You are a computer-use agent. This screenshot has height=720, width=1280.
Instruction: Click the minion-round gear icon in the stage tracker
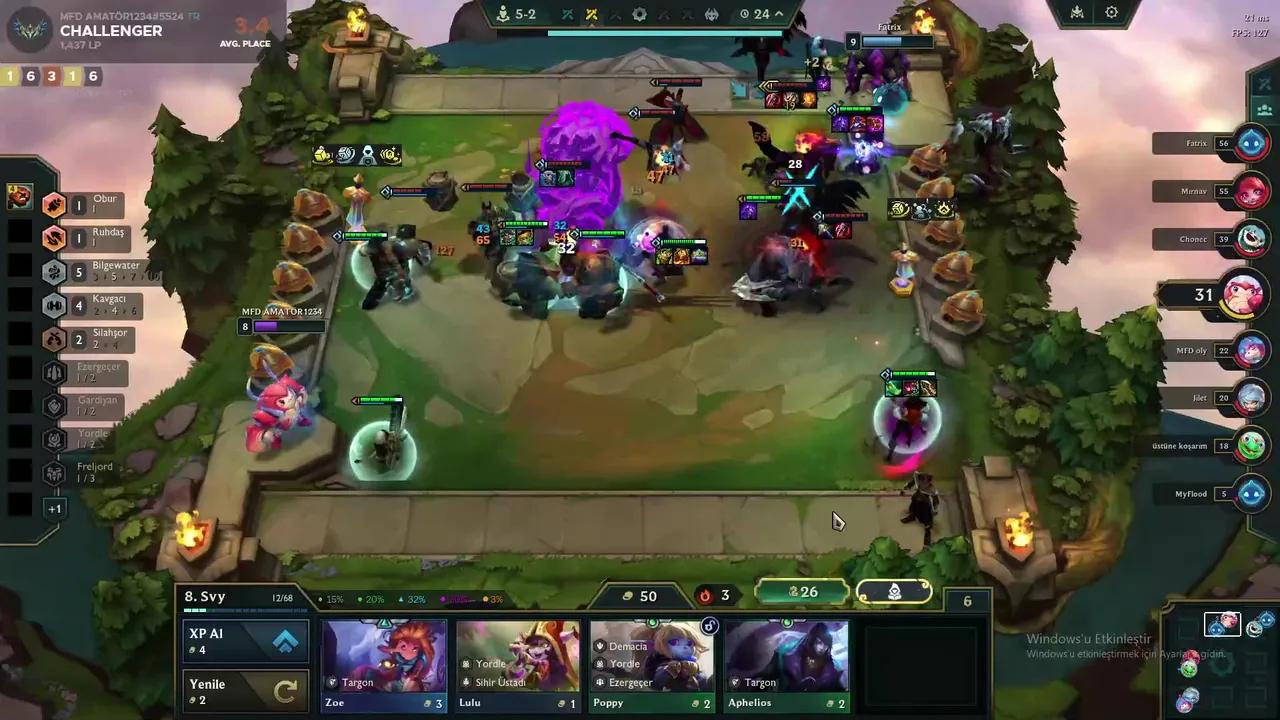tap(640, 14)
